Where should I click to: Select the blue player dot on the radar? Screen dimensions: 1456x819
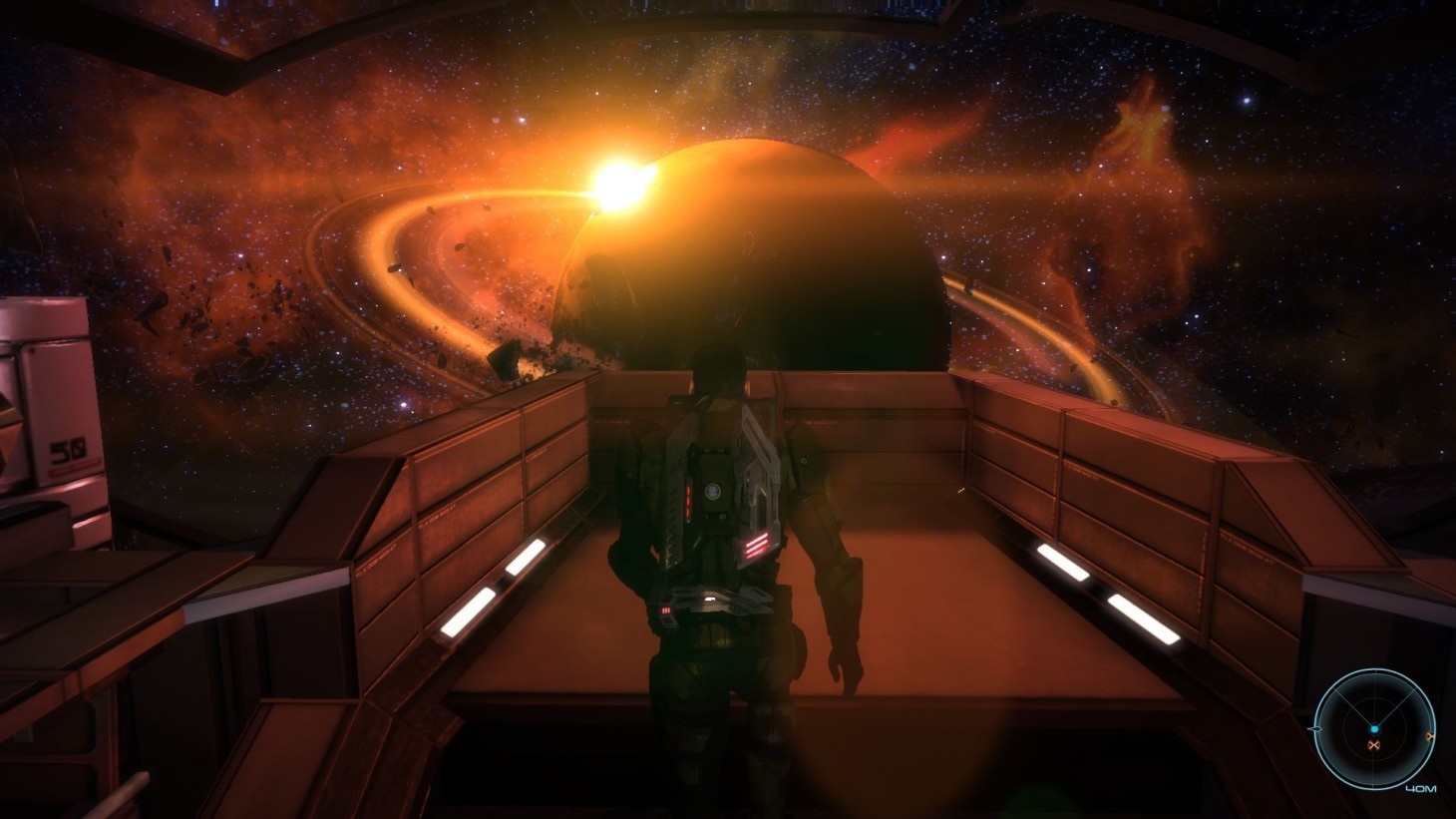coord(1374,728)
